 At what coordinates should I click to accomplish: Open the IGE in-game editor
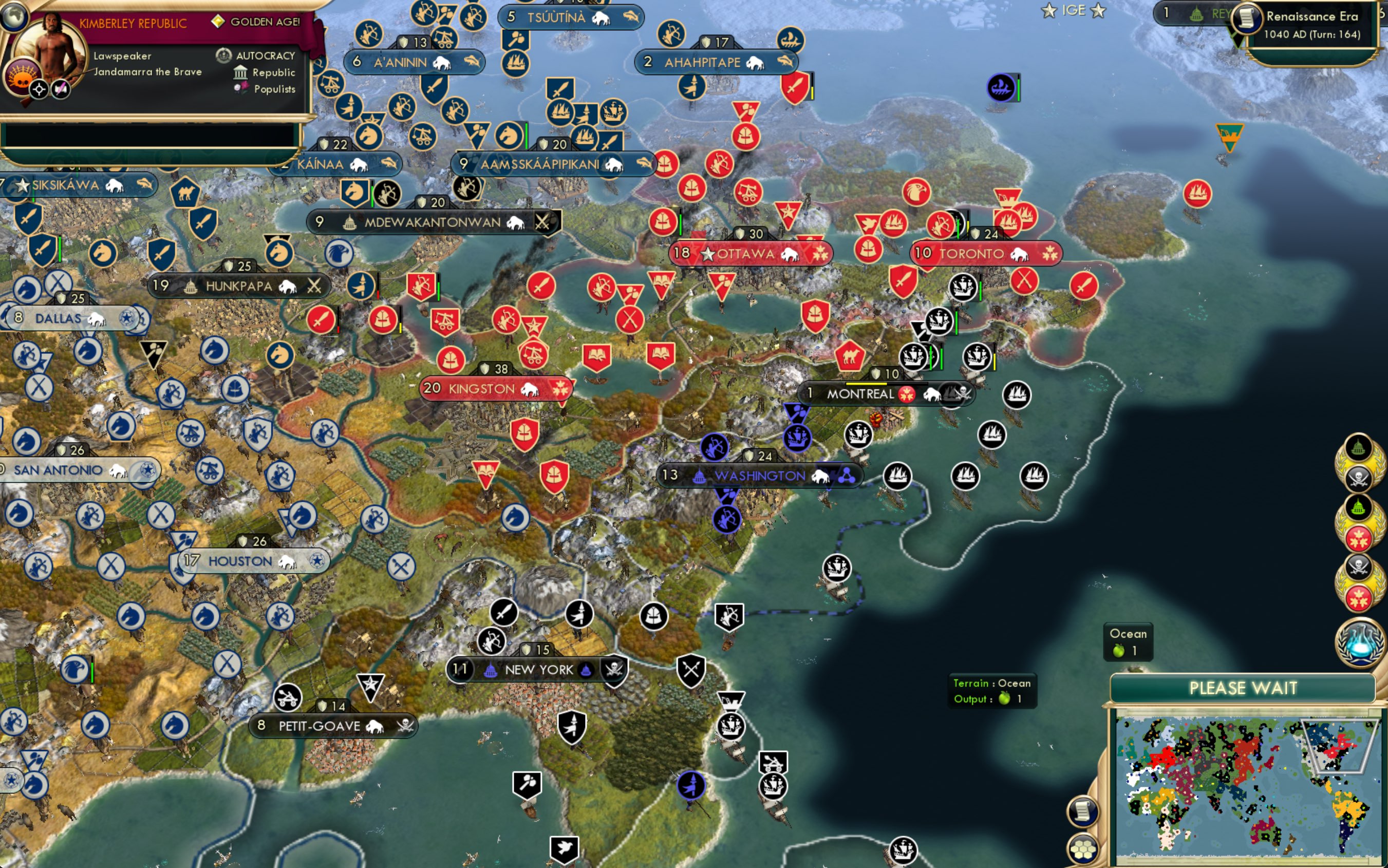tap(1073, 10)
